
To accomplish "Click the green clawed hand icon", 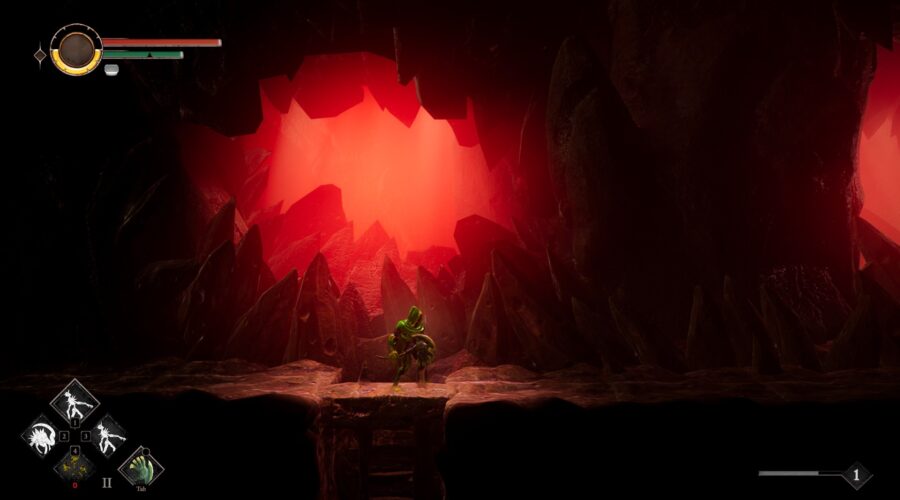I will point(140,467).
